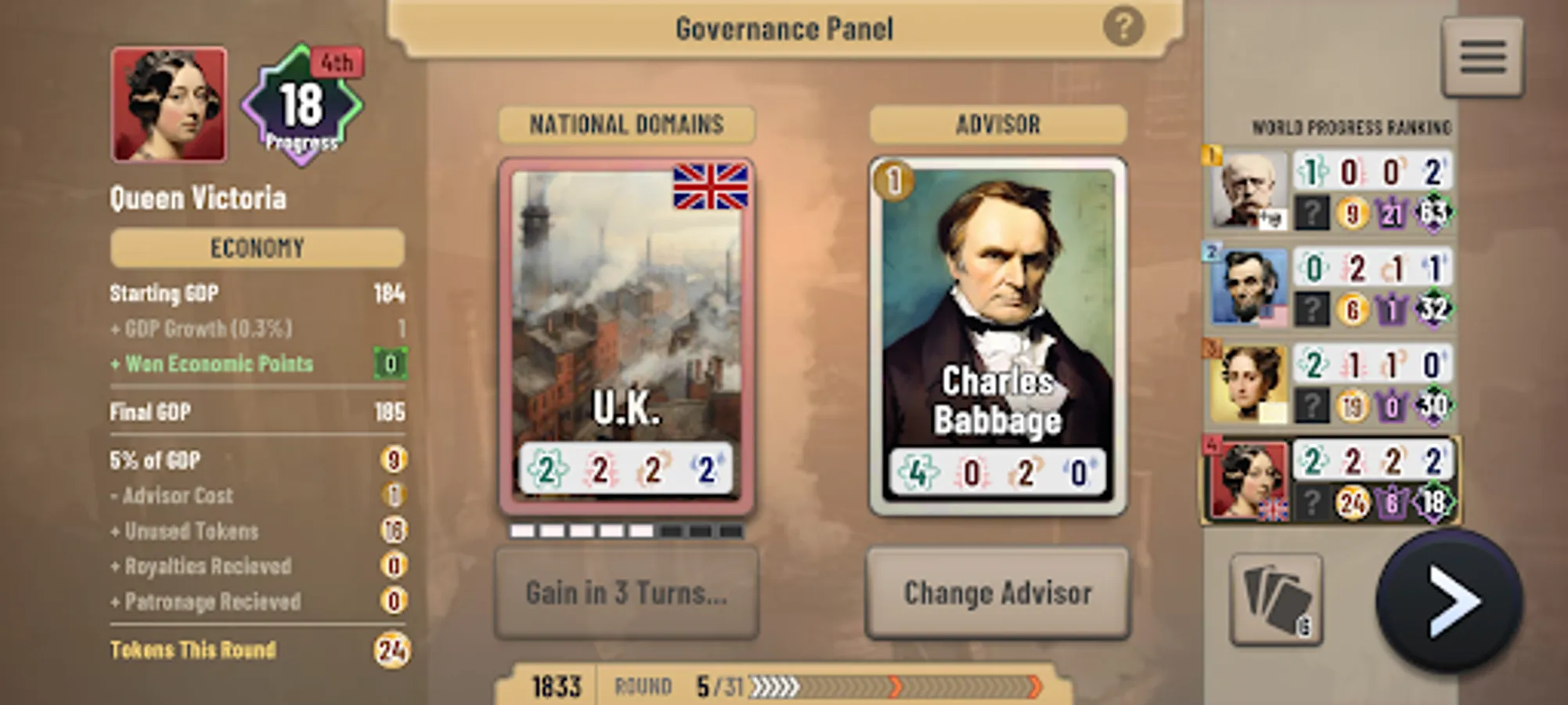Click the Union Jack flag on the U.K. card

coord(711,190)
